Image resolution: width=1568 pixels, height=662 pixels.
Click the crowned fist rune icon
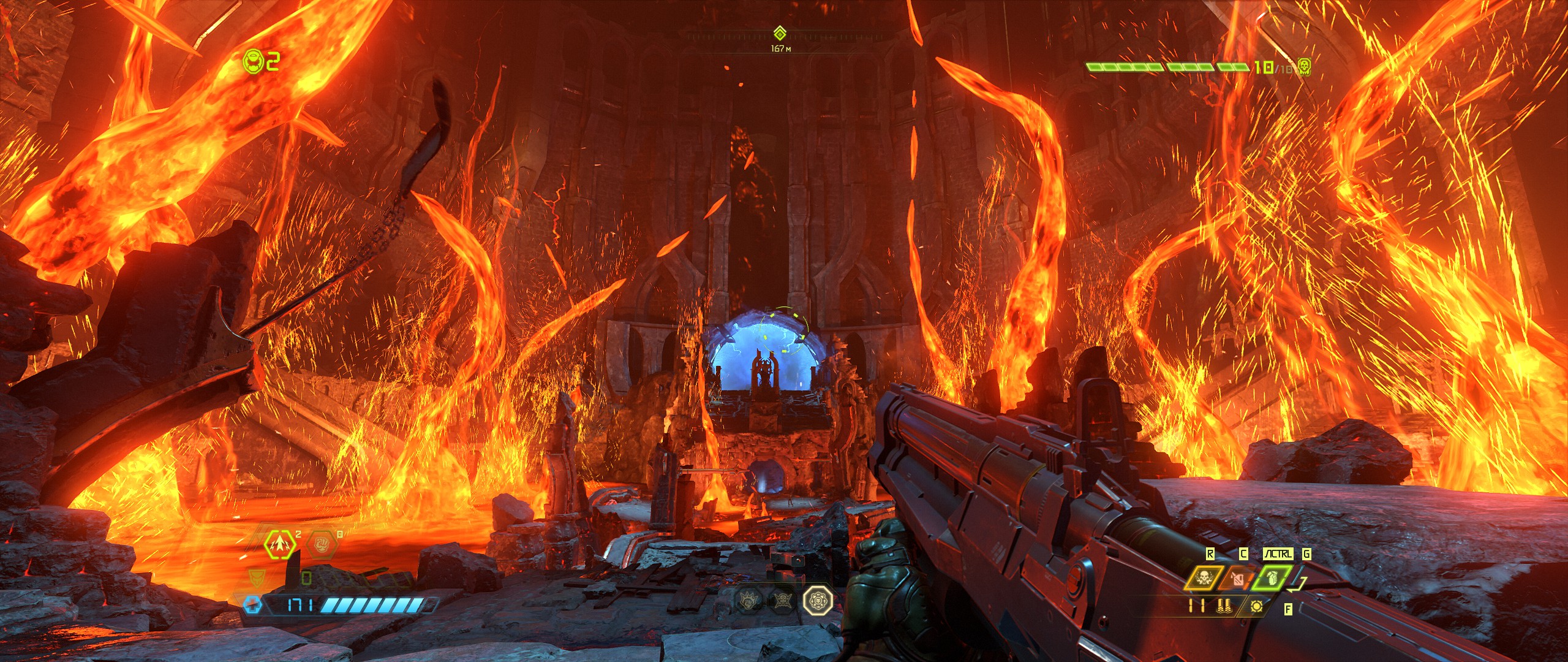click(x=750, y=599)
